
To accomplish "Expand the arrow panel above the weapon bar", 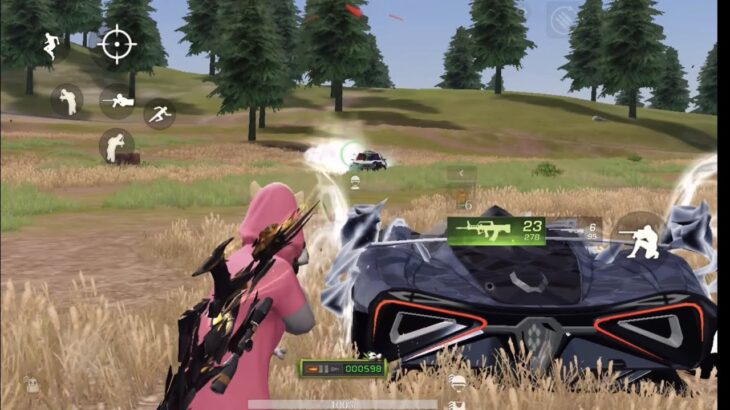I will pyautogui.click(x=461, y=173).
